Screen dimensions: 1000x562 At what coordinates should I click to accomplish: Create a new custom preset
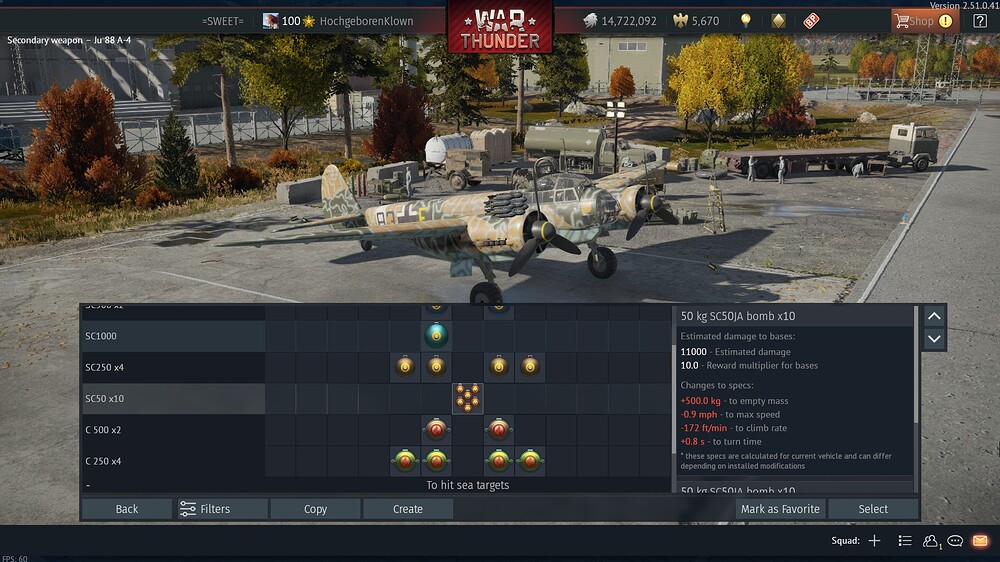(408, 509)
